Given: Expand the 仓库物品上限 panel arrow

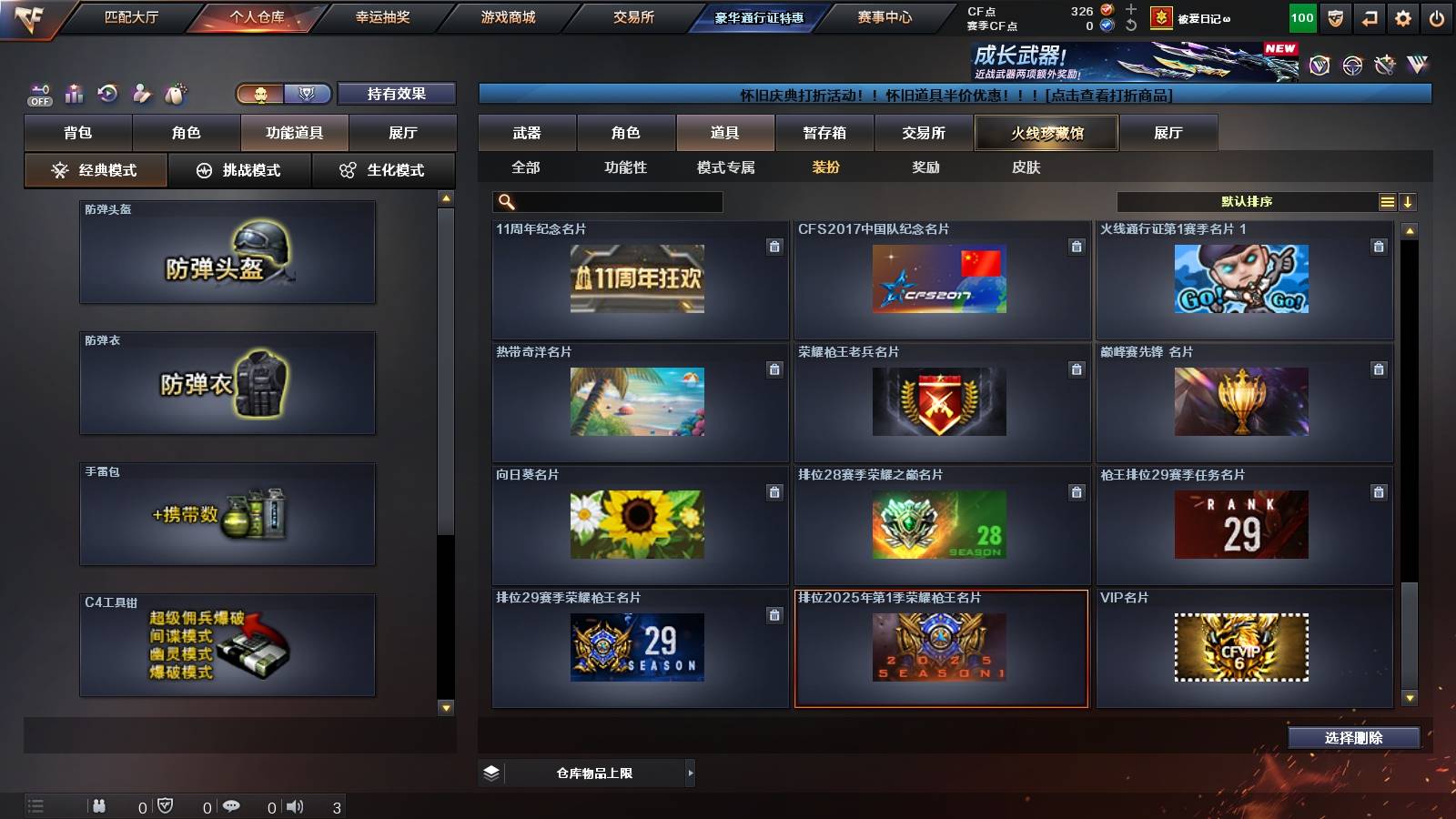Looking at the screenshot, I should click(x=690, y=772).
